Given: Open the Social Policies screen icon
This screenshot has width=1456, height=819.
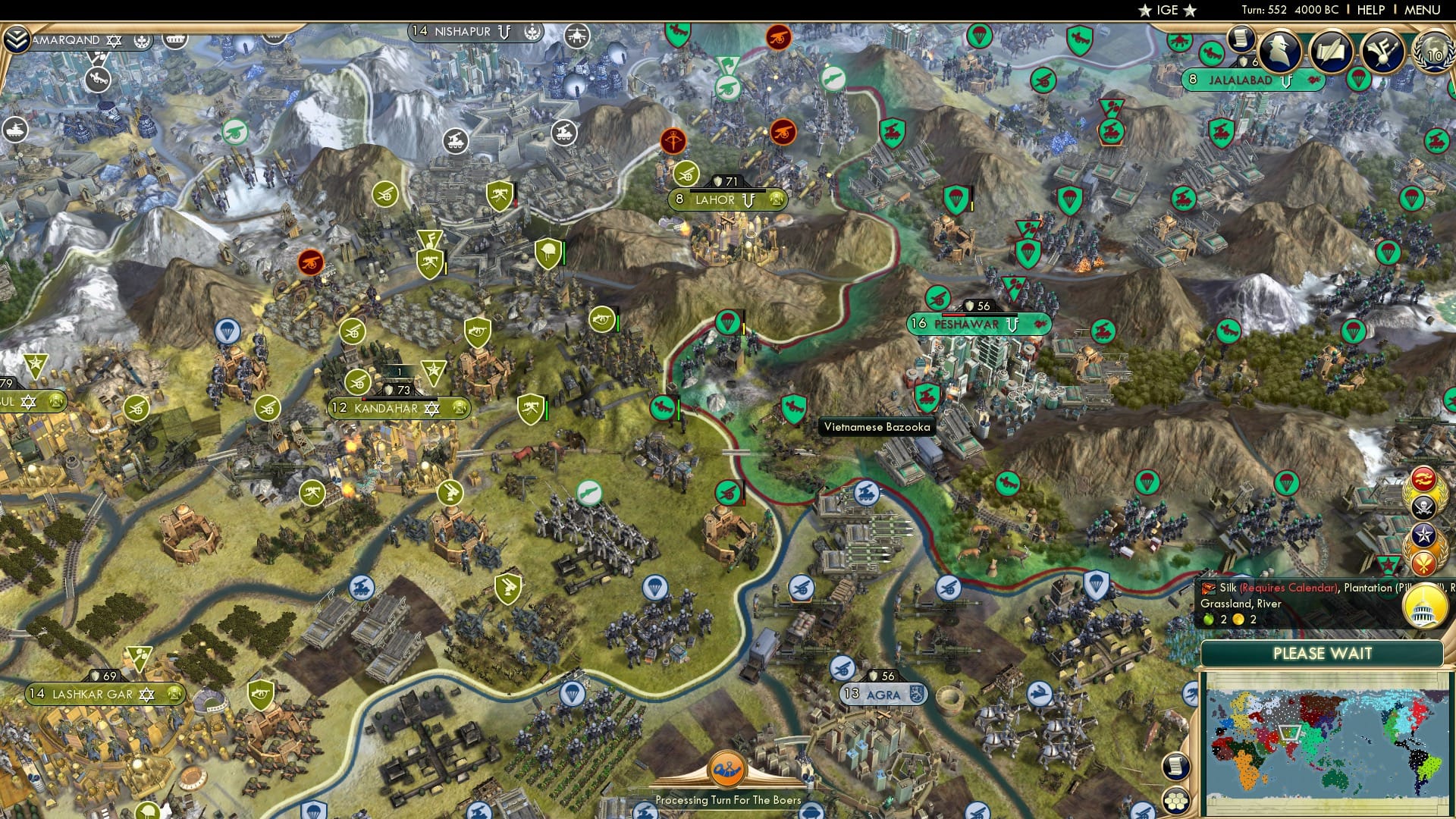Looking at the screenshot, I should (1382, 52).
